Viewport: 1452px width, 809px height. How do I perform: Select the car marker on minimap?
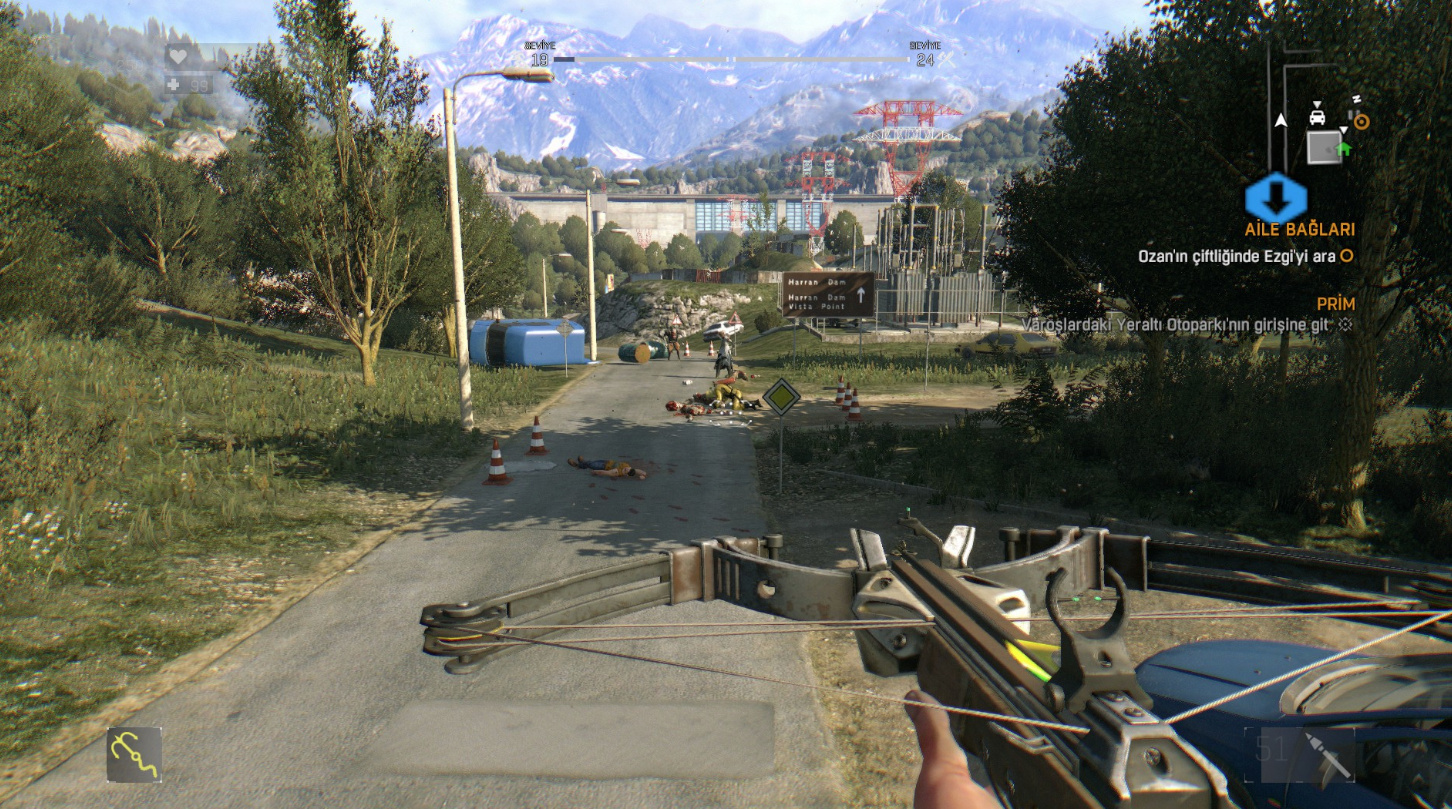pos(1318,116)
